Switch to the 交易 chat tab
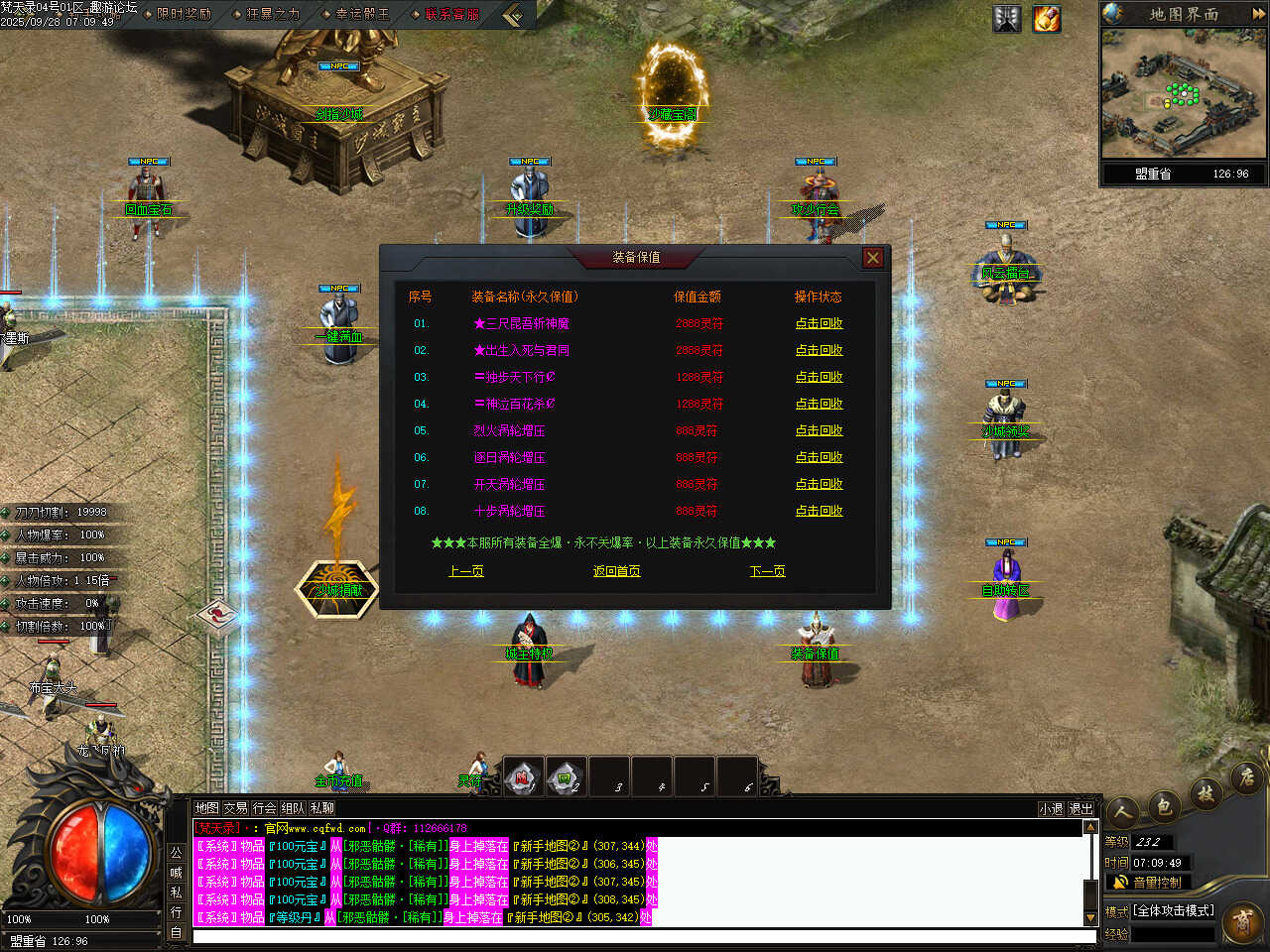Viewport: 1270px width, 952px height. 235,808
